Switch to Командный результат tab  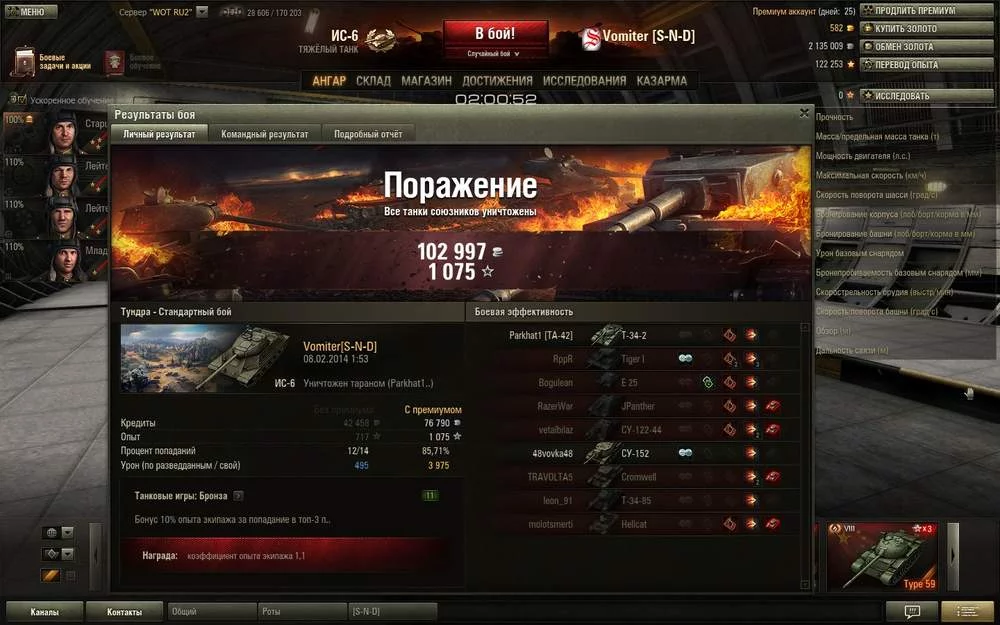tap(265, 133)
